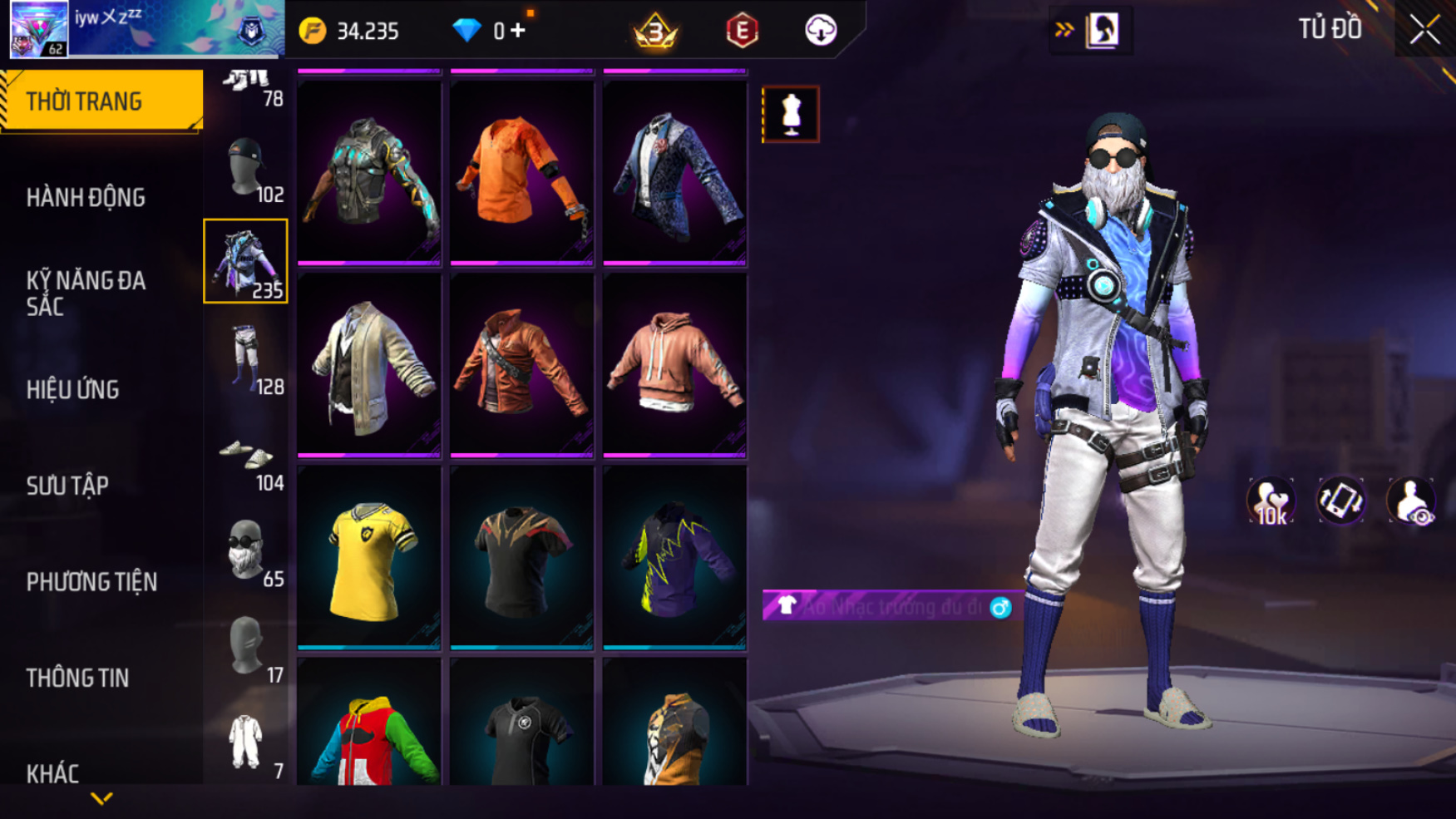The width and height of the screenshot is (1456, 819).
Task: Open the cloud download icon
Action: pyautogui.click(x=820, y=31)
